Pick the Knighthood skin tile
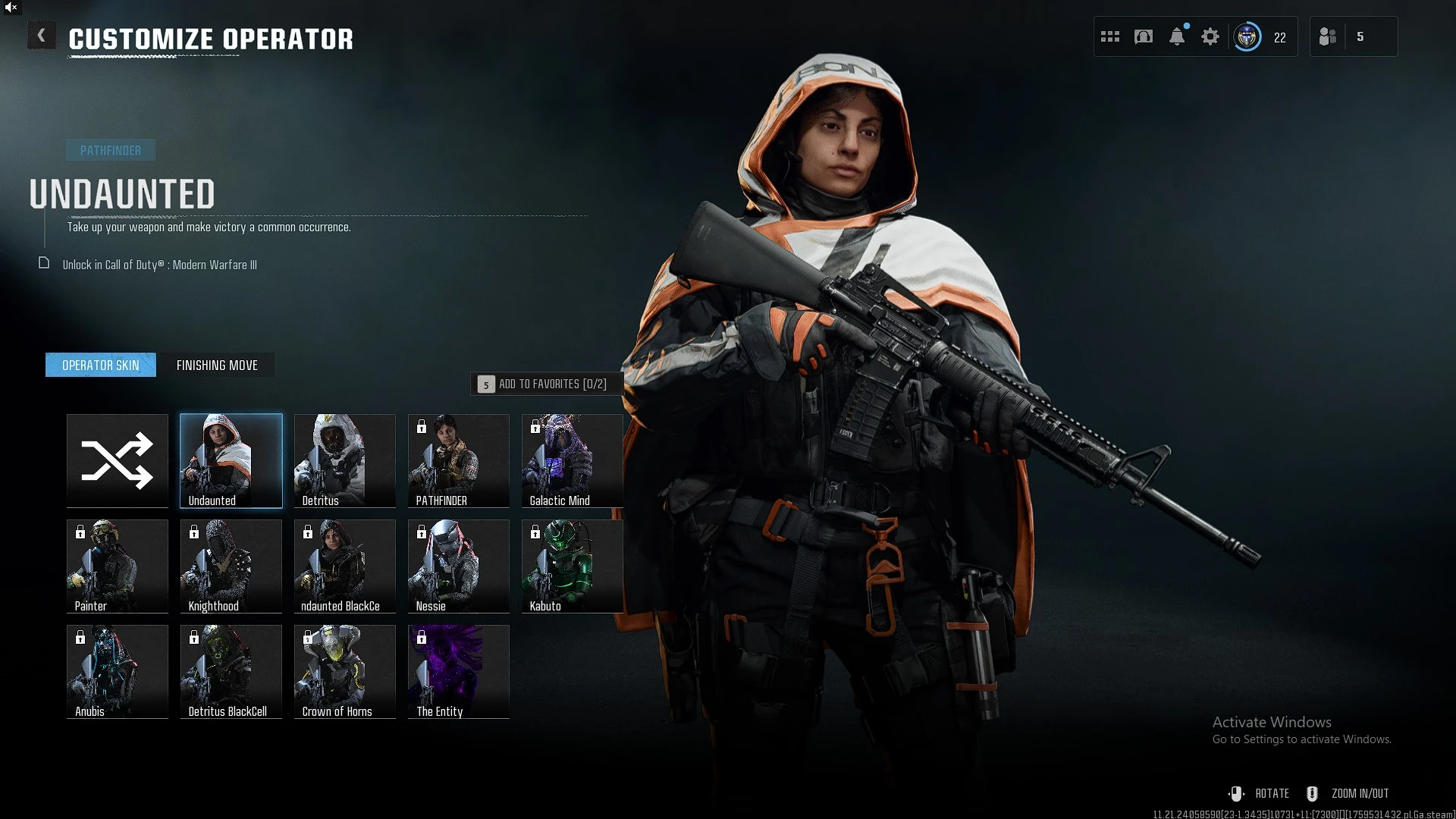Viewport: 1456px width, 819px height. [231, 566]
